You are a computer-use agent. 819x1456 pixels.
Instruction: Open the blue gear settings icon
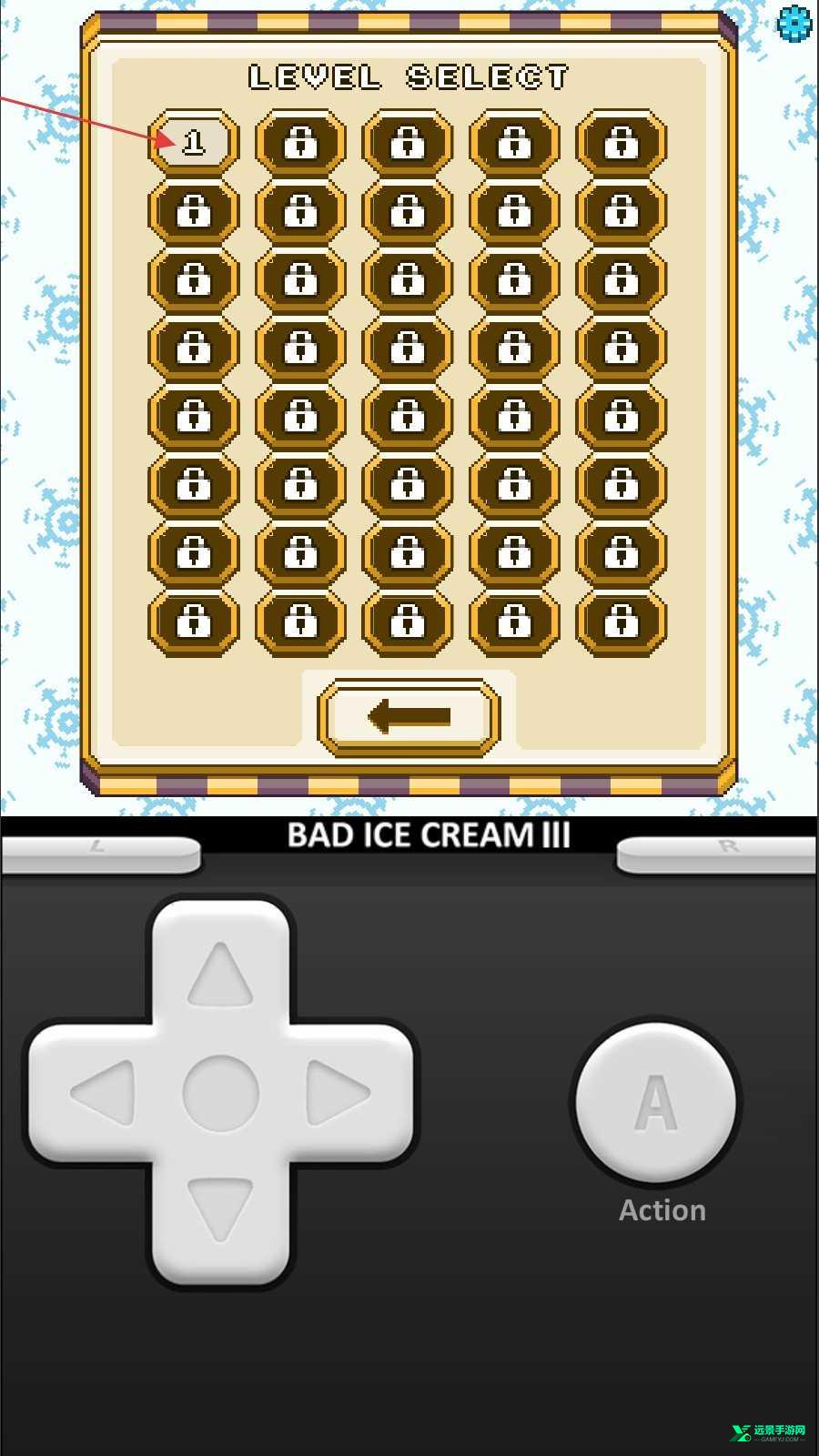coord(794,23)
